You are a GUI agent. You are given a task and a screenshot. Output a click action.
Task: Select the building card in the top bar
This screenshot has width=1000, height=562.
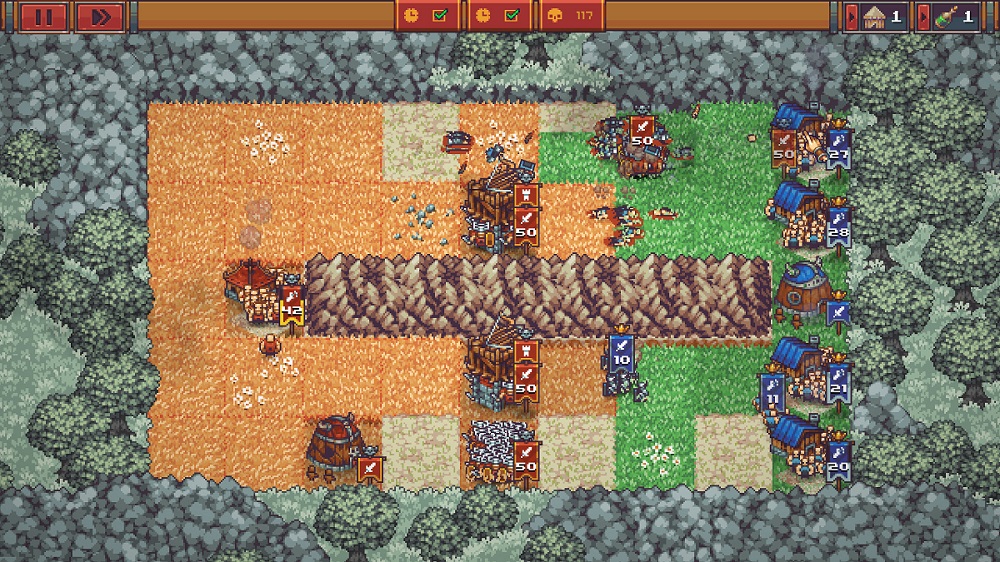coord(877,16)
